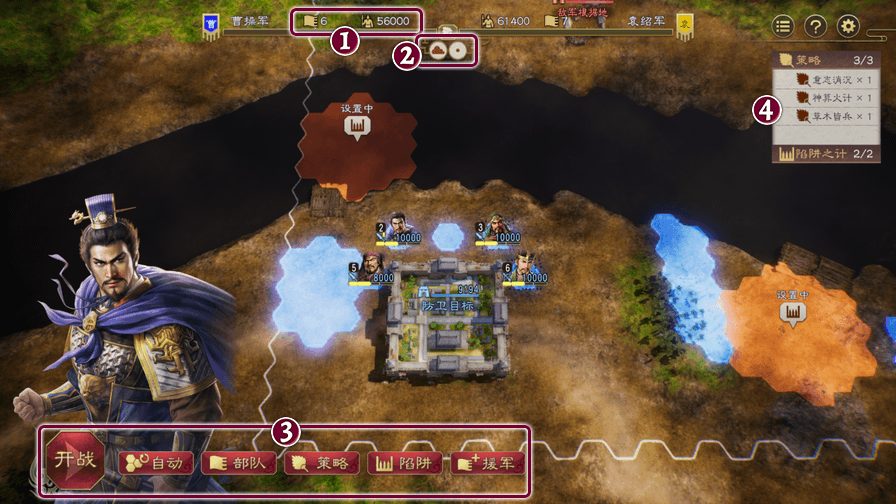The image size is (896, 504).
Task: Select unit number 6 with 10000 troops
Action: pyautogui.click(x=526, y=268)
